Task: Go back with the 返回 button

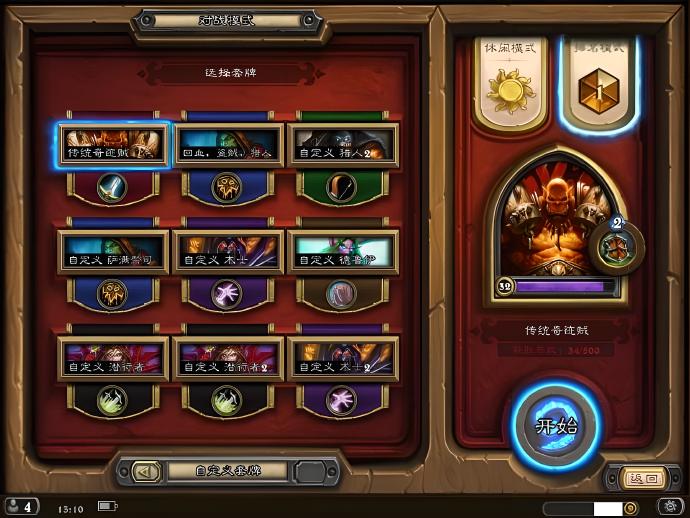Action: click(x=637, y=478)
